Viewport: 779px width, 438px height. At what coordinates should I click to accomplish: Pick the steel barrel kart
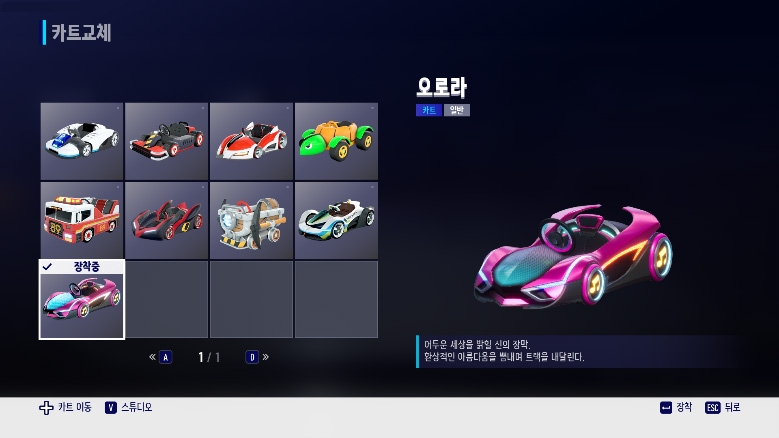(x=251, y=220)
